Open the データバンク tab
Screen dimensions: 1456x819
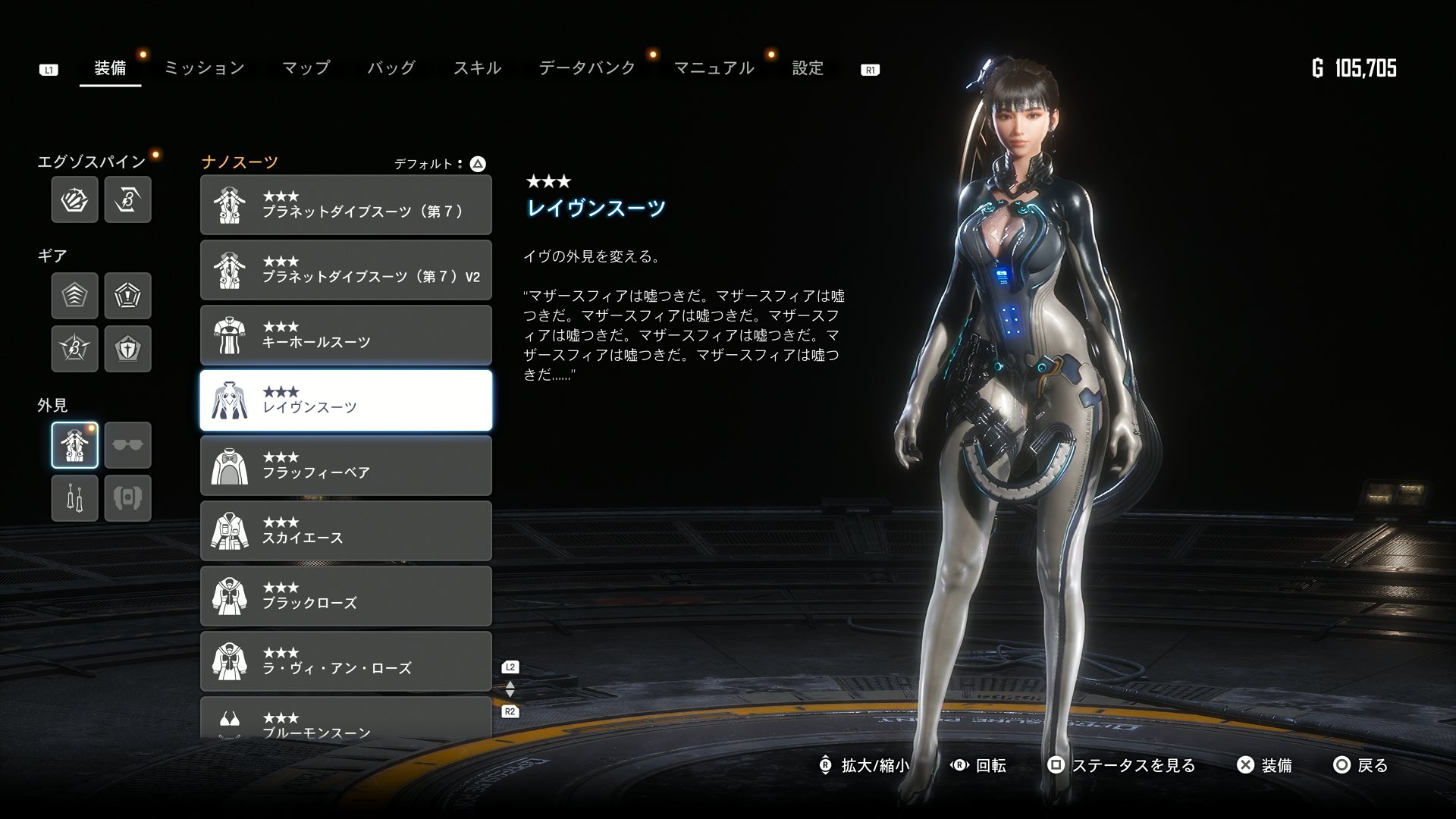(x=586, y=67)
